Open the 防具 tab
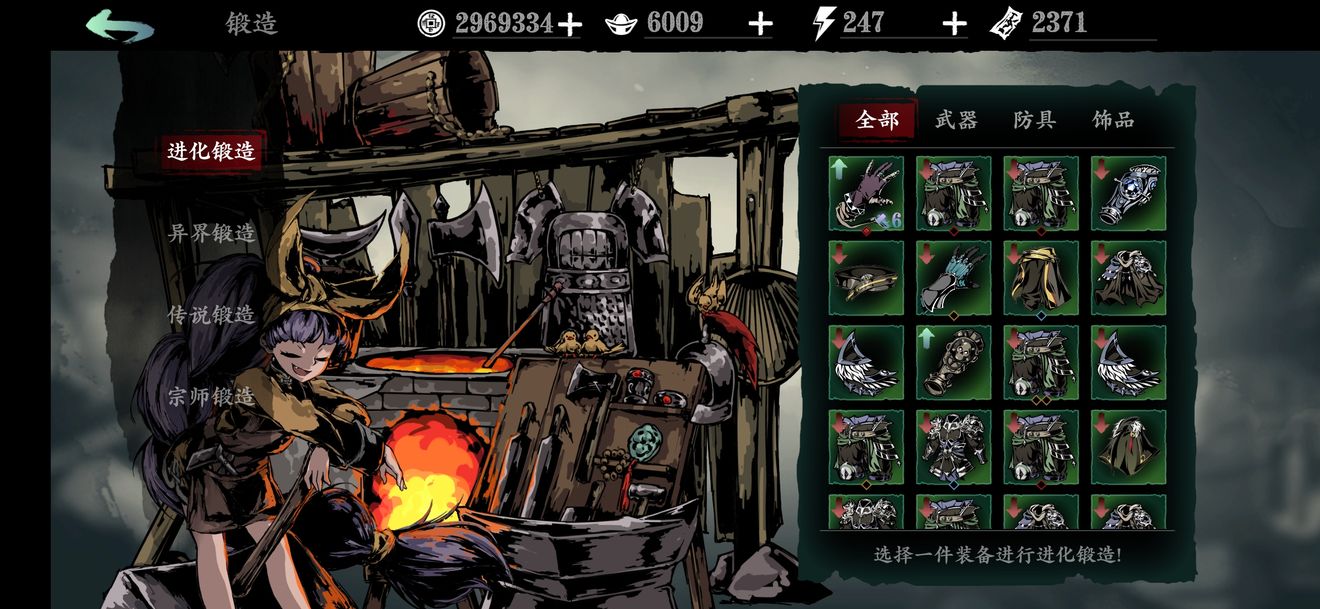The width and height of the screenshot is (1320, 609). [1034, 121]
